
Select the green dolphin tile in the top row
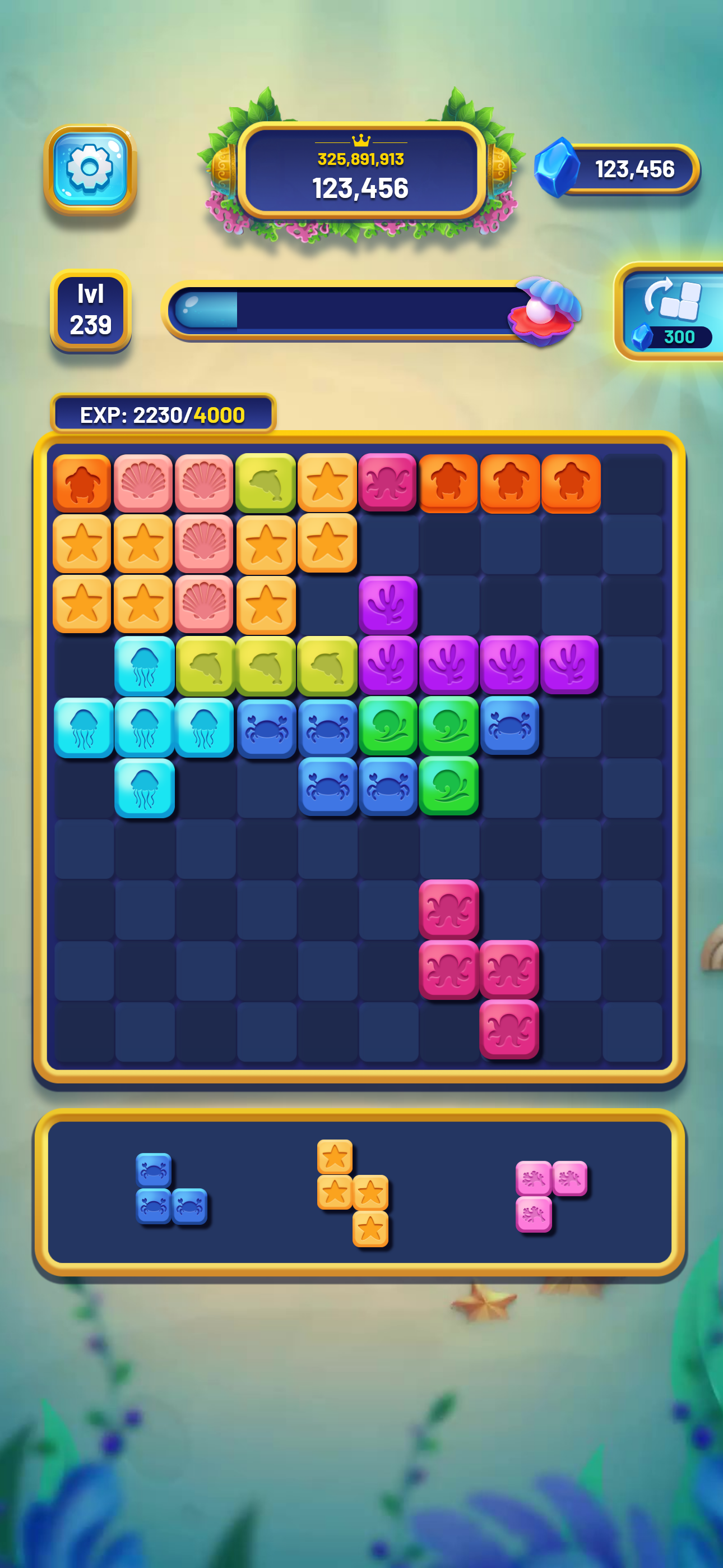(x=267, y=482)
